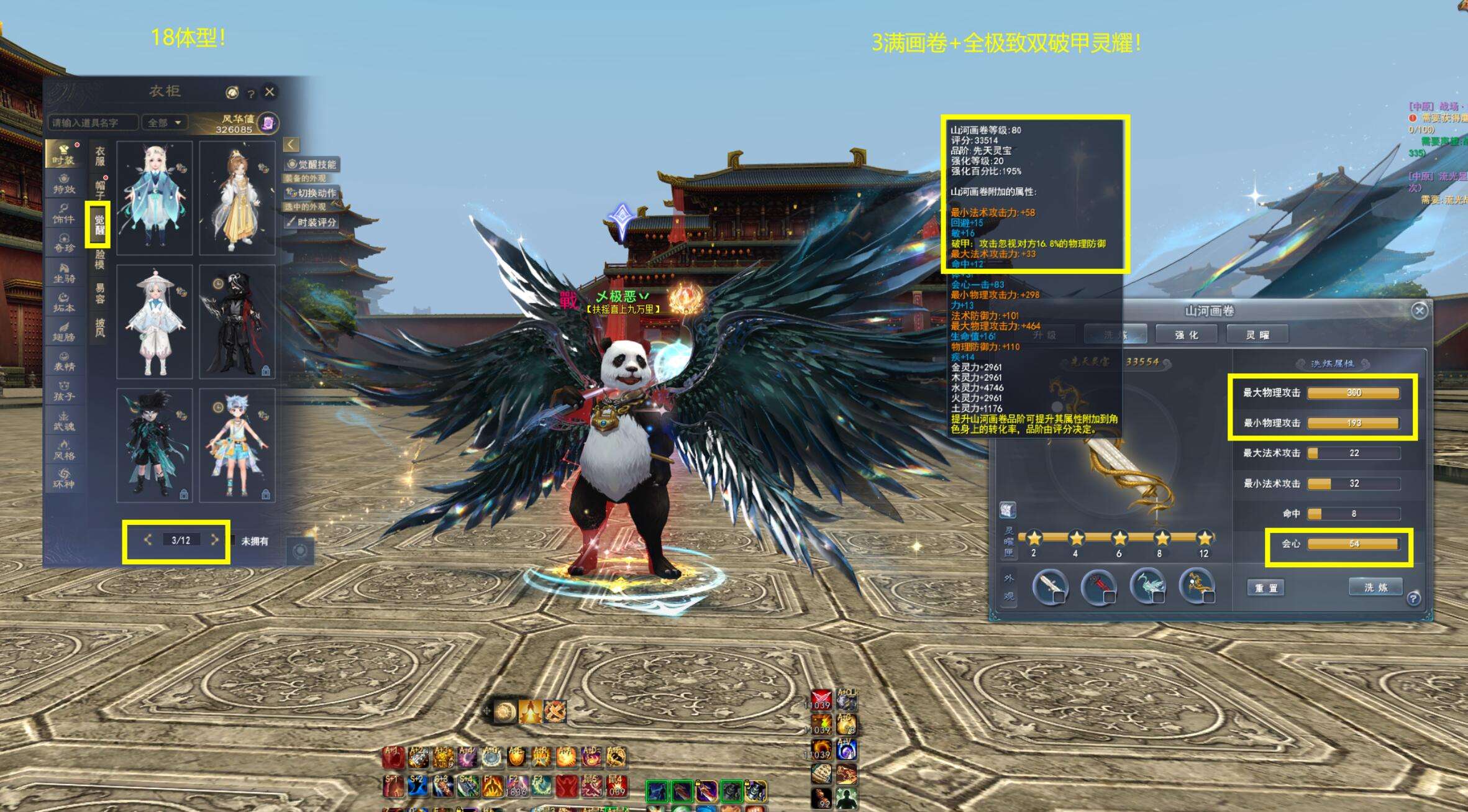Close the 衣柜 wardrobe panel
This screenshot has height=812, width=1468.
pyautogui.click(x=270, y=92)
